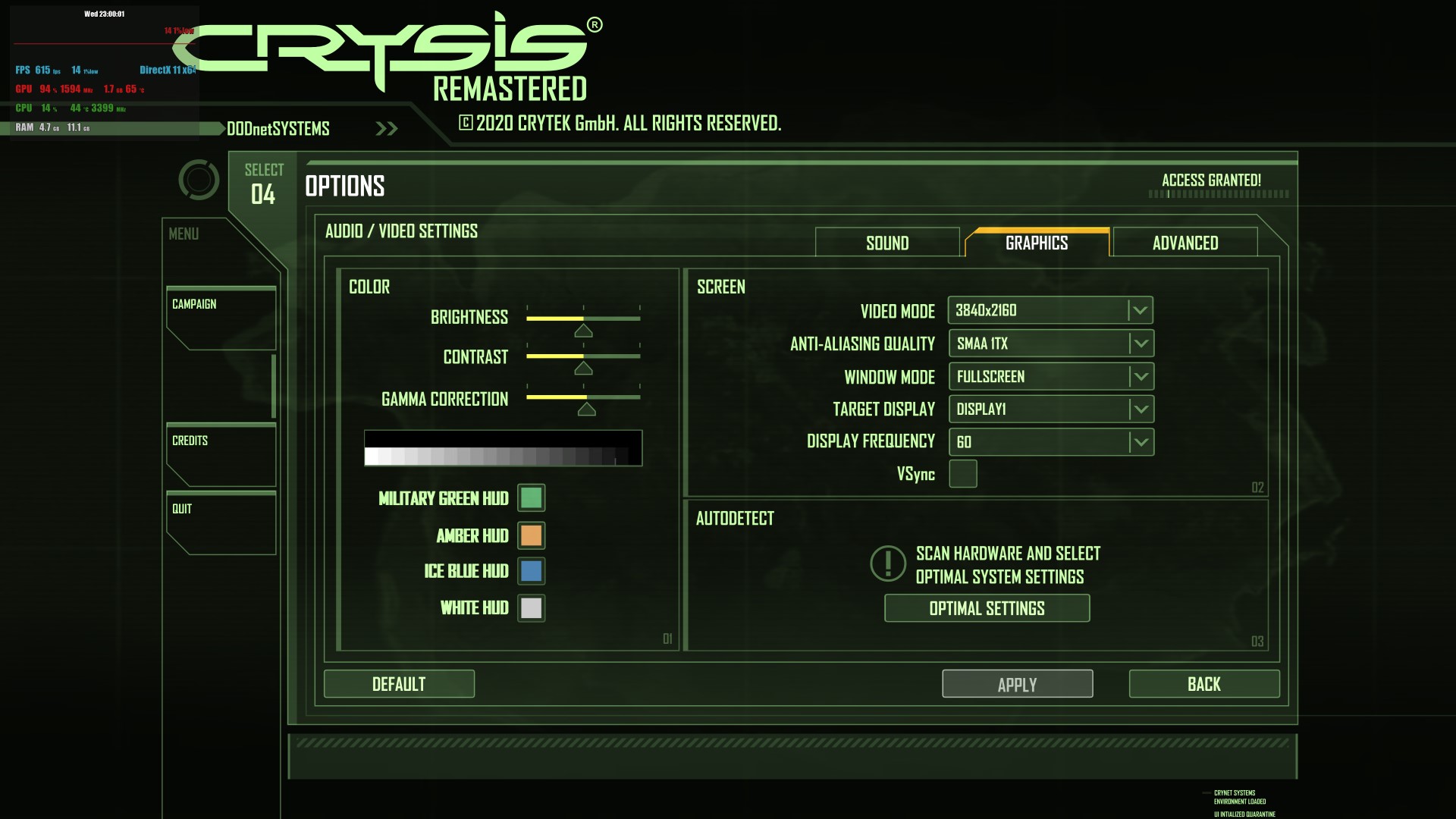Pick the Military Green HUD swatch
Image resolution: width=1456 pixels, height=819 pixels.
tap(531, 498)
